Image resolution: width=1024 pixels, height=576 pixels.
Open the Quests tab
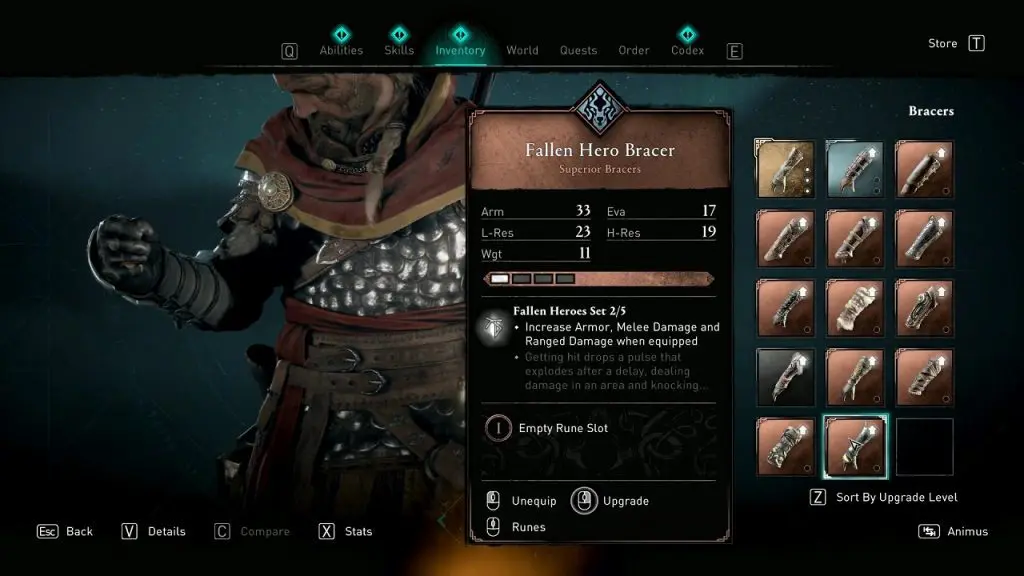pyautogui.click(x=578, y=50)
